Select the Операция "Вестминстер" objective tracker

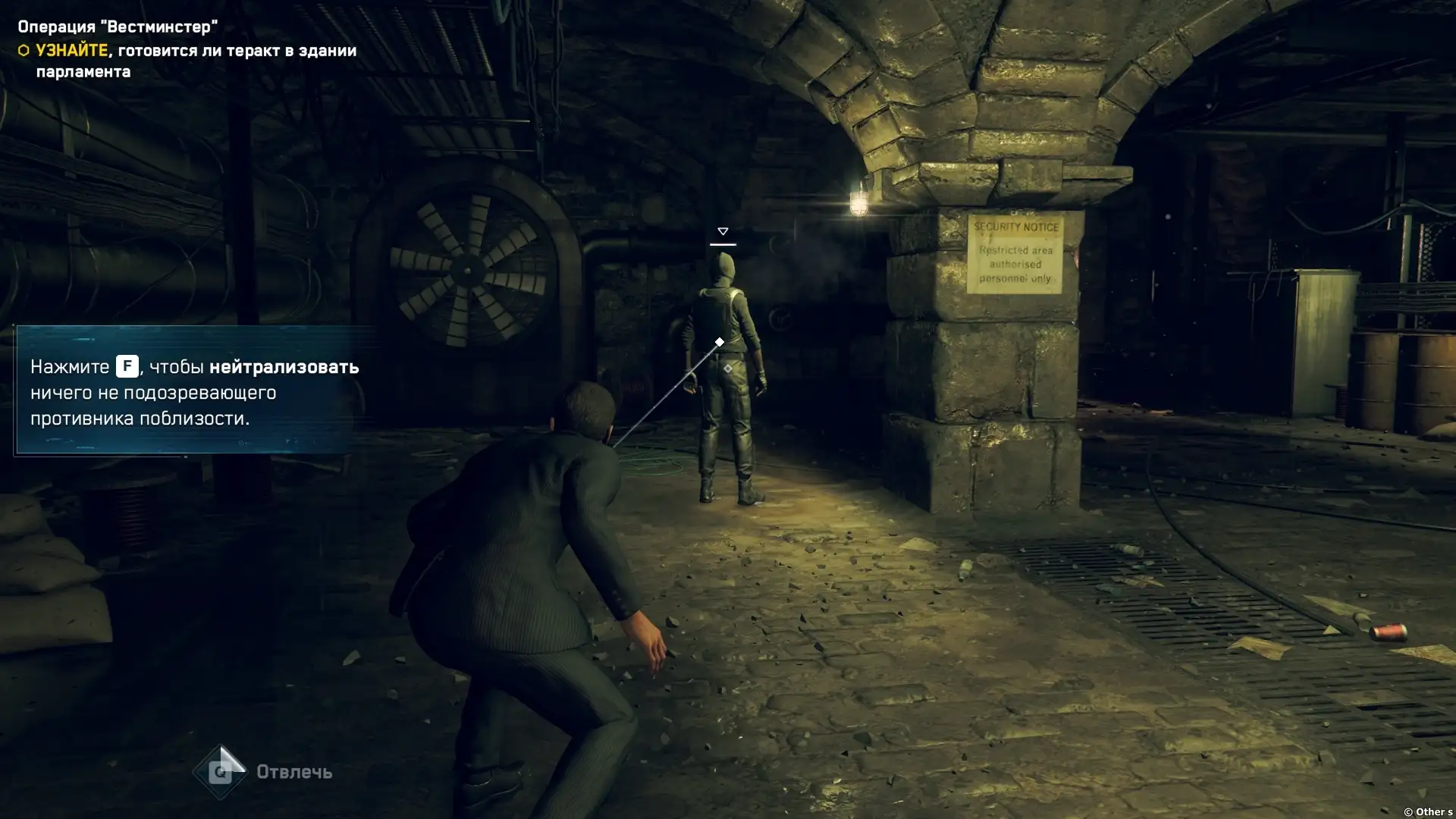pyautogui.click(x=118, y=27)
